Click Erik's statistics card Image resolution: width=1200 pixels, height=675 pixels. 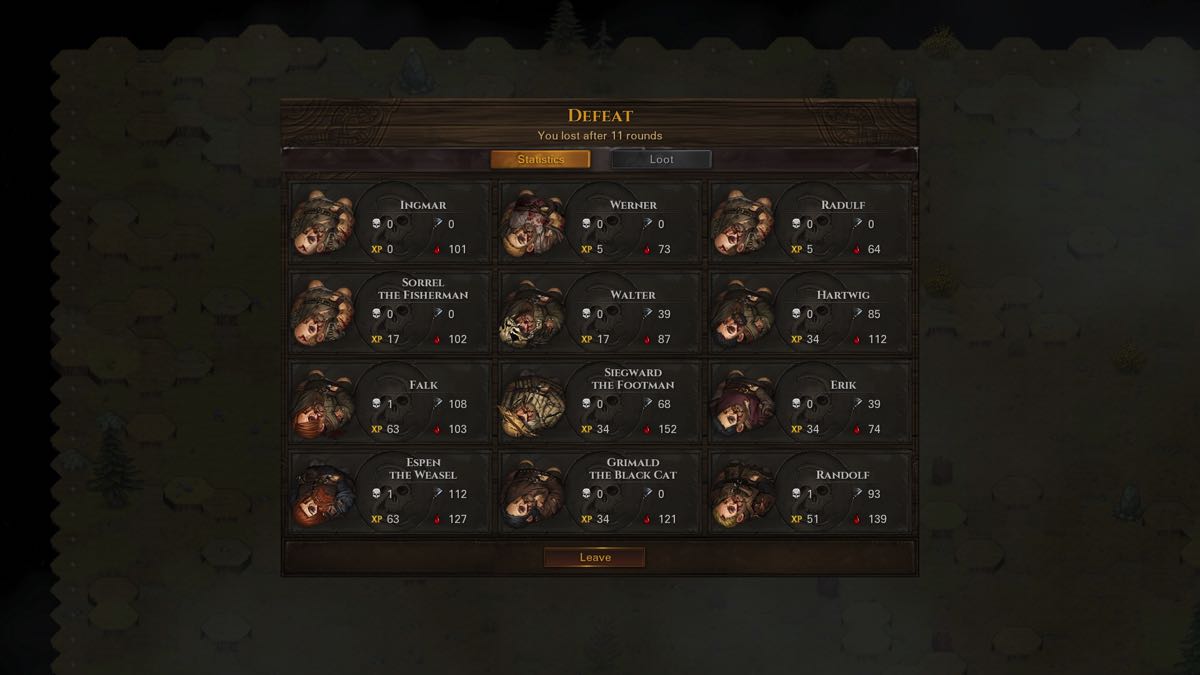[810, 402]
